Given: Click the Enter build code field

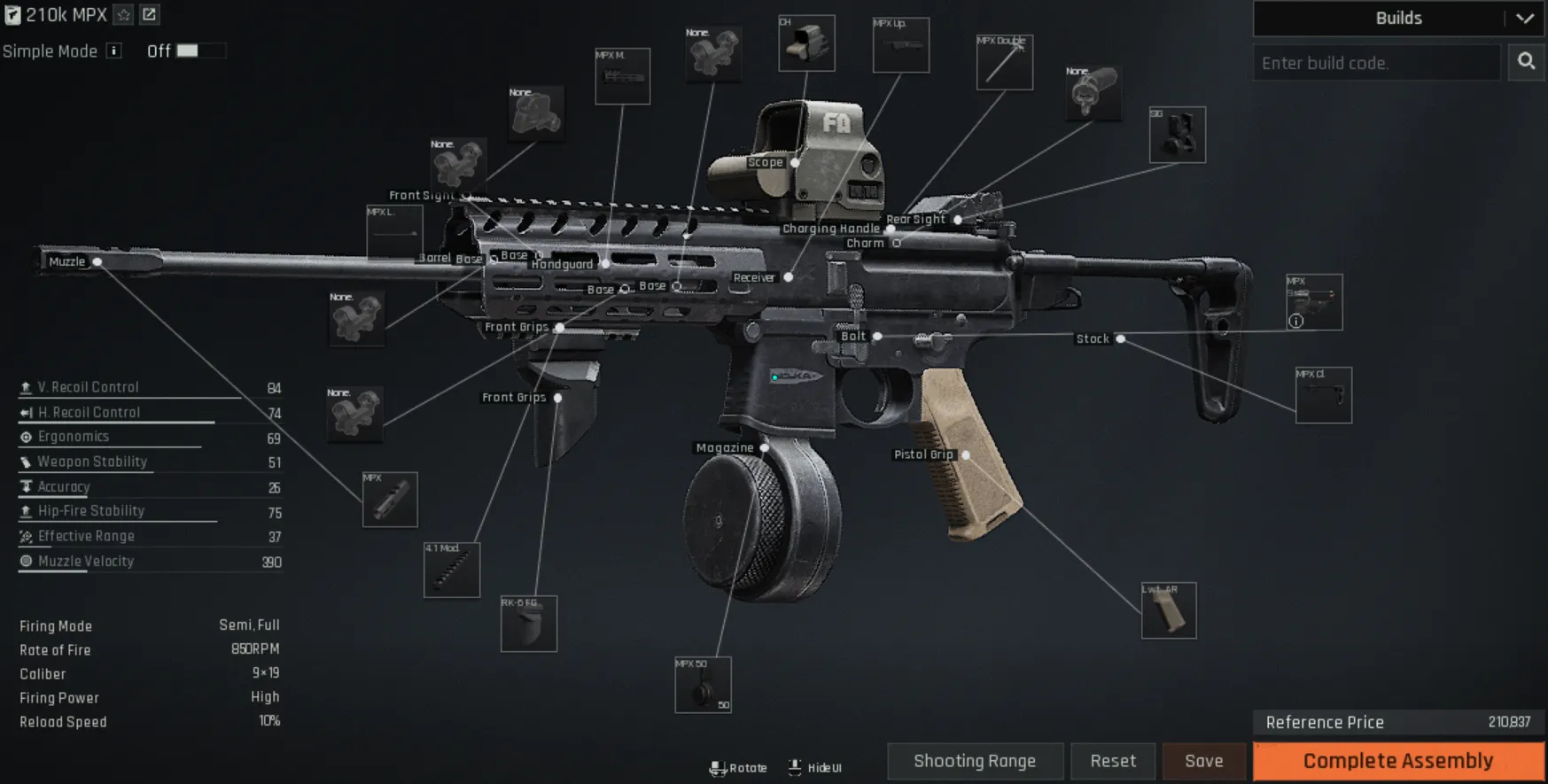Looking at the screenshot, I should [1376, 62].
